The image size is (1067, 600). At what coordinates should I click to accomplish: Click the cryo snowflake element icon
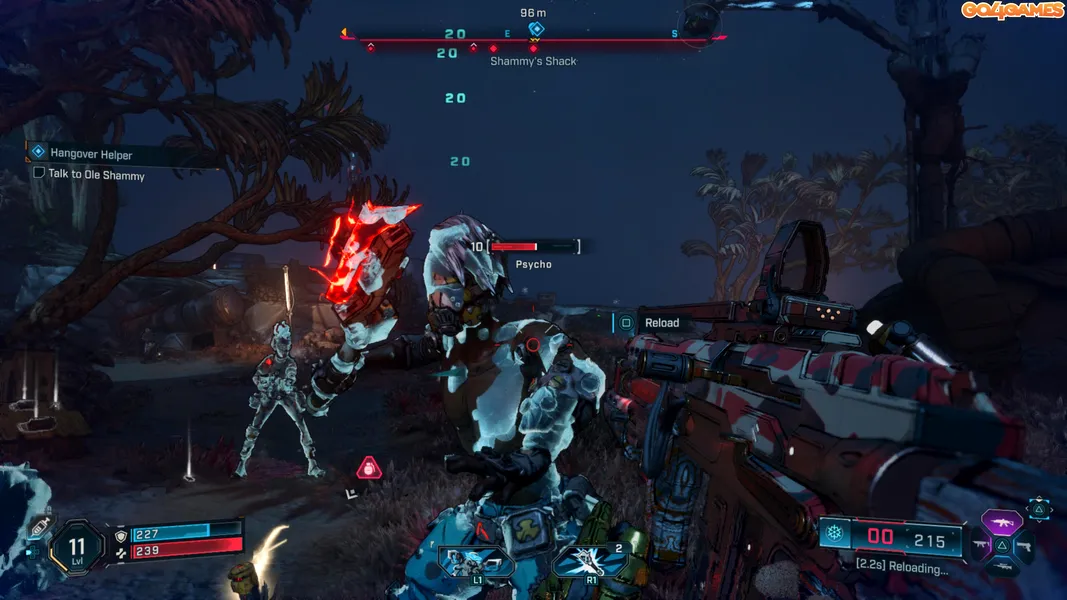(834, 535)
